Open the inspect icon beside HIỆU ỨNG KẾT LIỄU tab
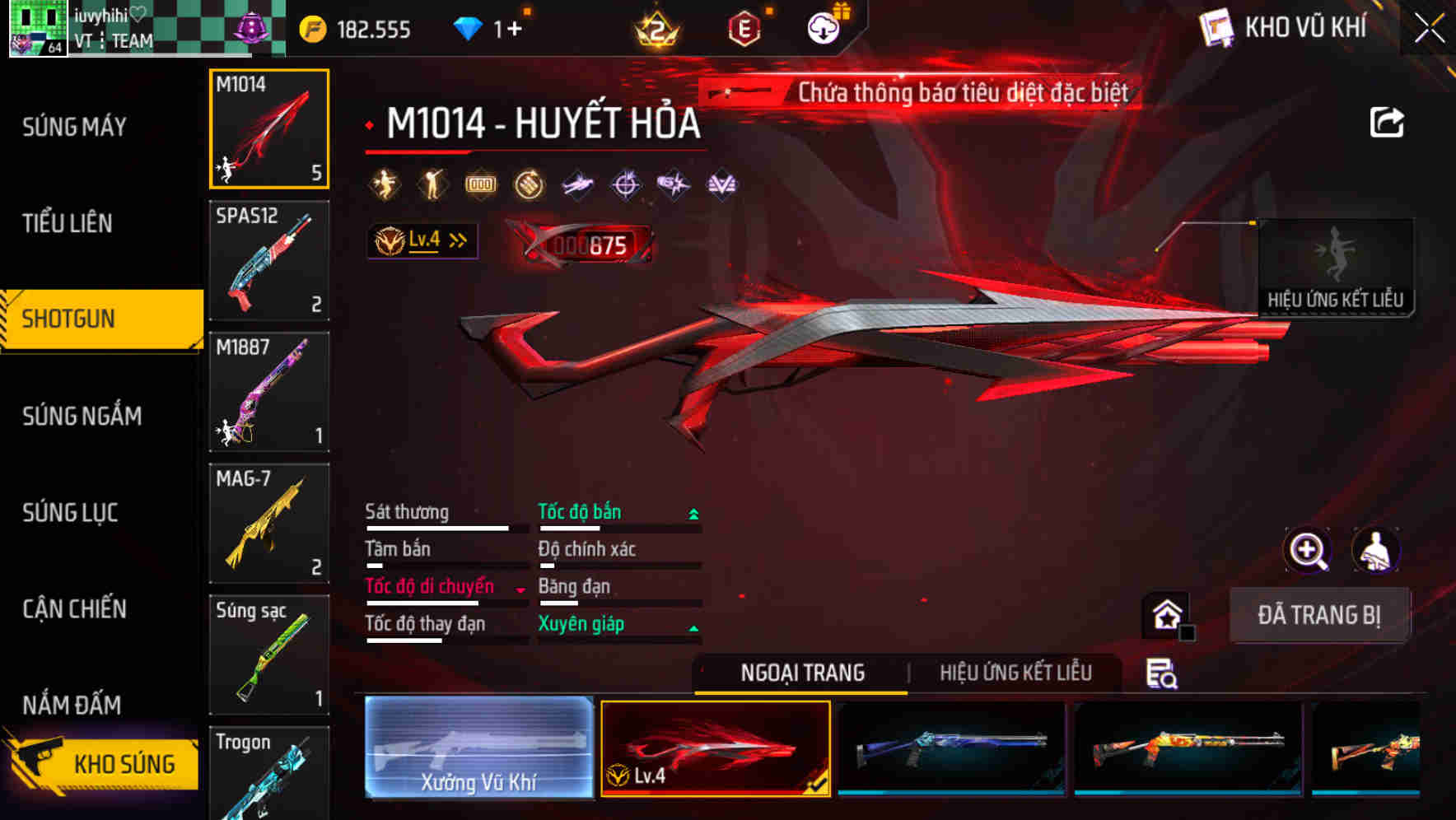 pos(1160,673)
